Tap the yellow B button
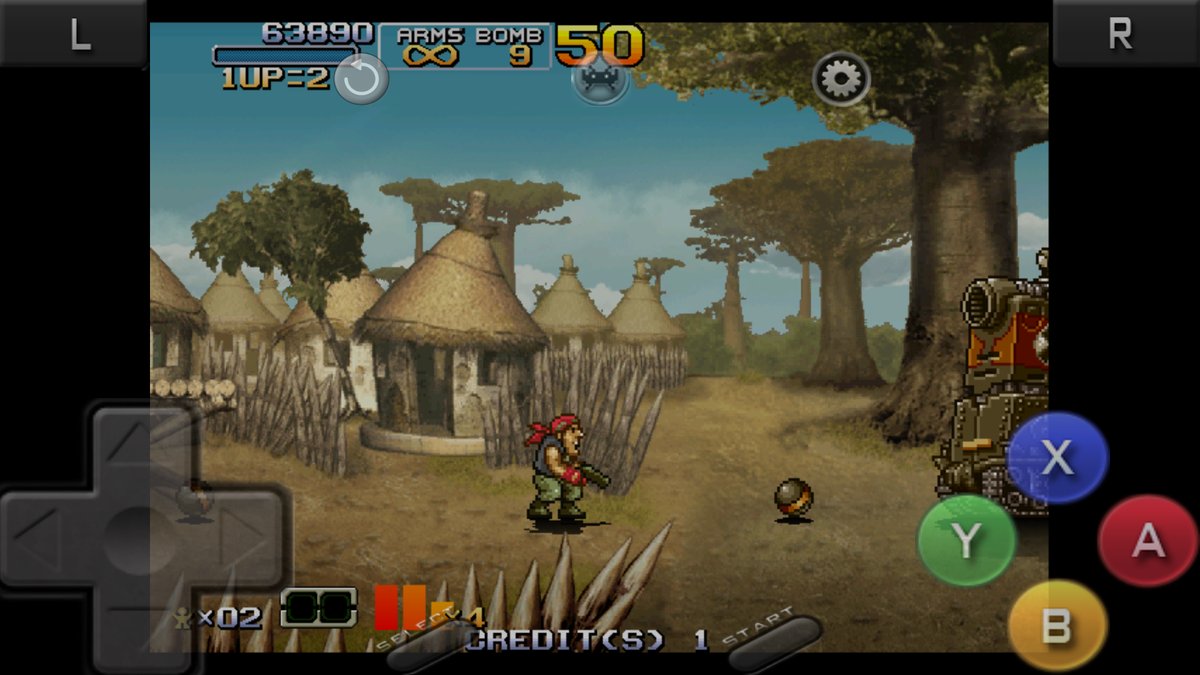 1057,626
